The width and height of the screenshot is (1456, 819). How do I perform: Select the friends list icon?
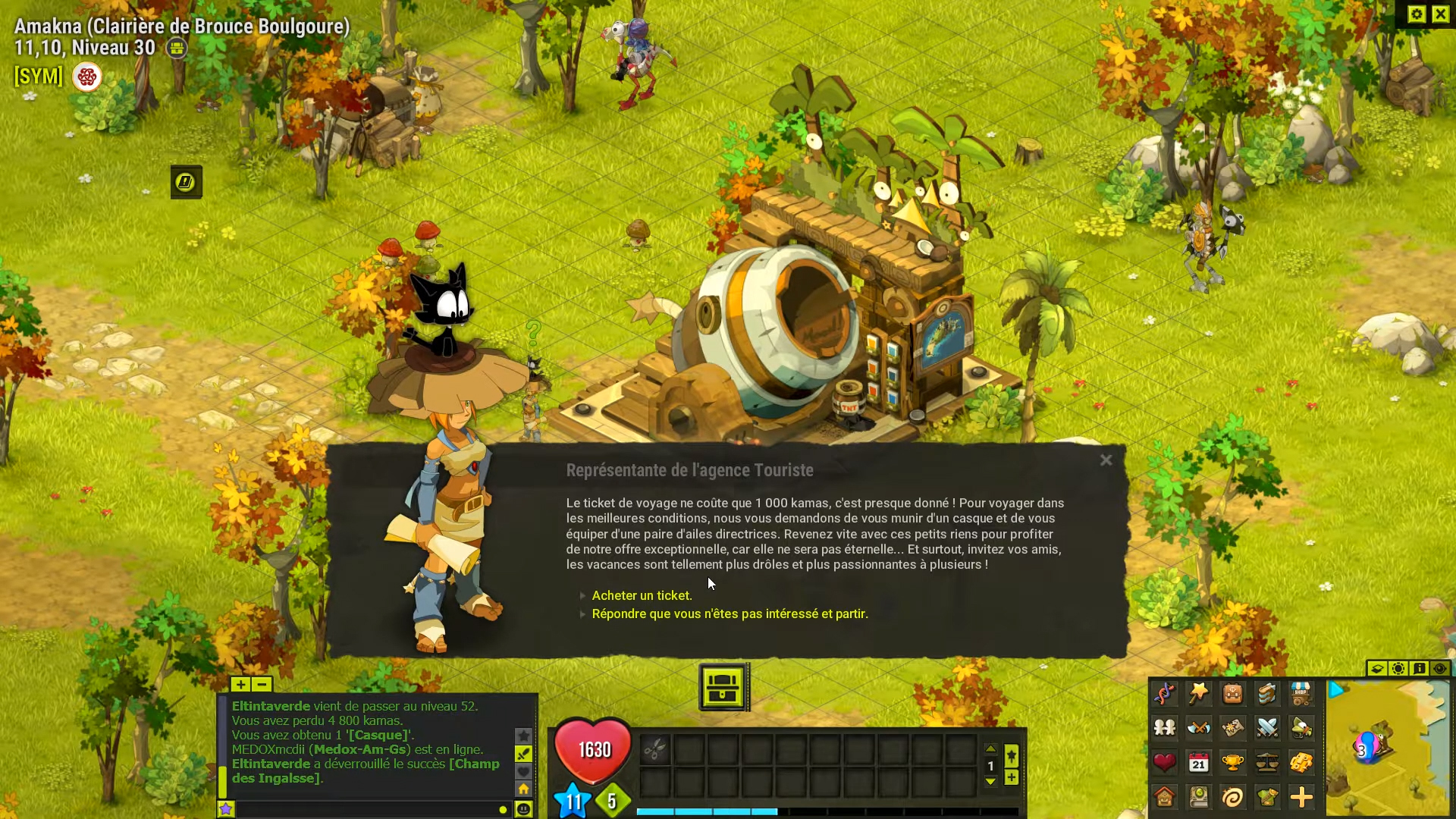(x=1166, y=728)
